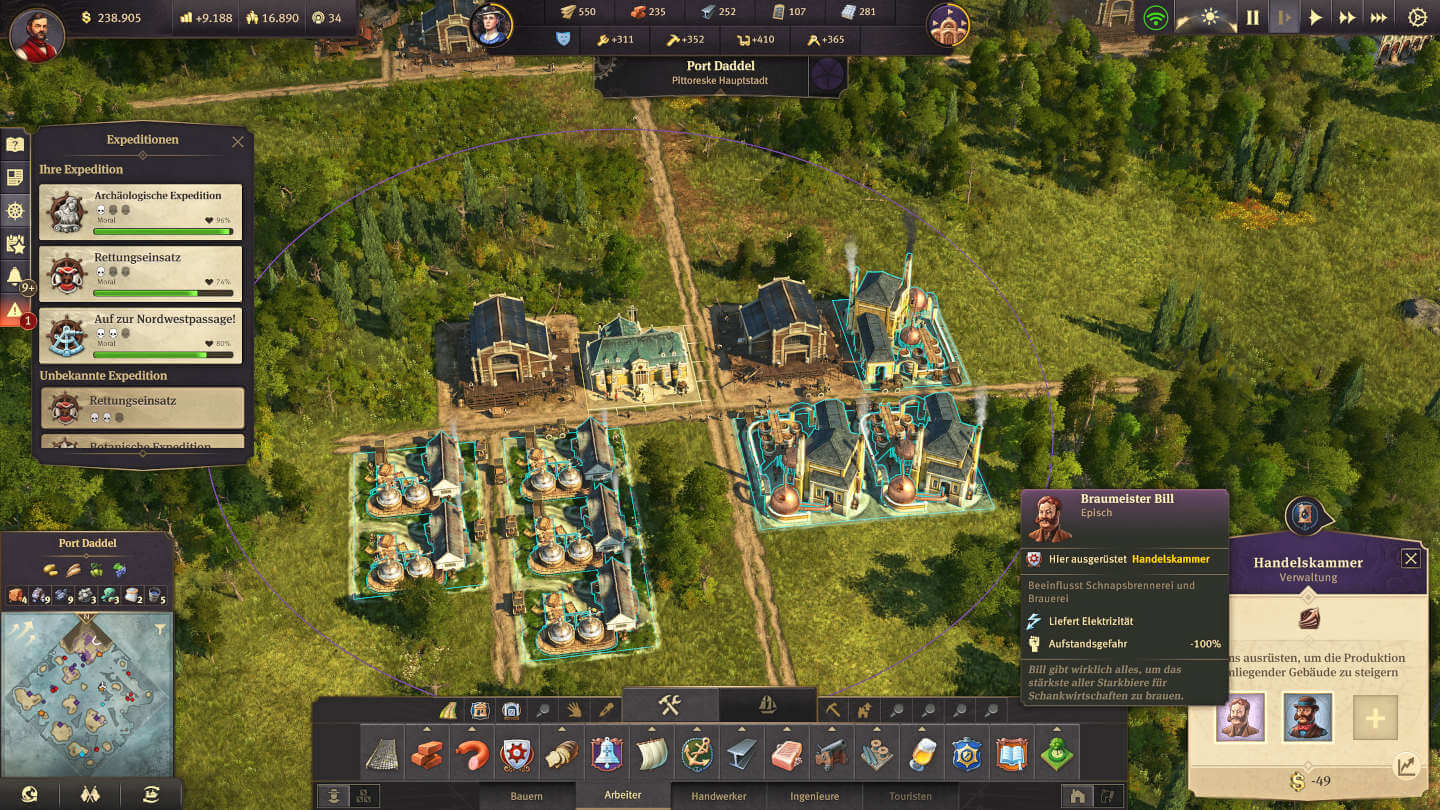Close the Expeditionen panel
Image resolution: width=1440 pixels, height=810 pixels.
pos(237,142)
